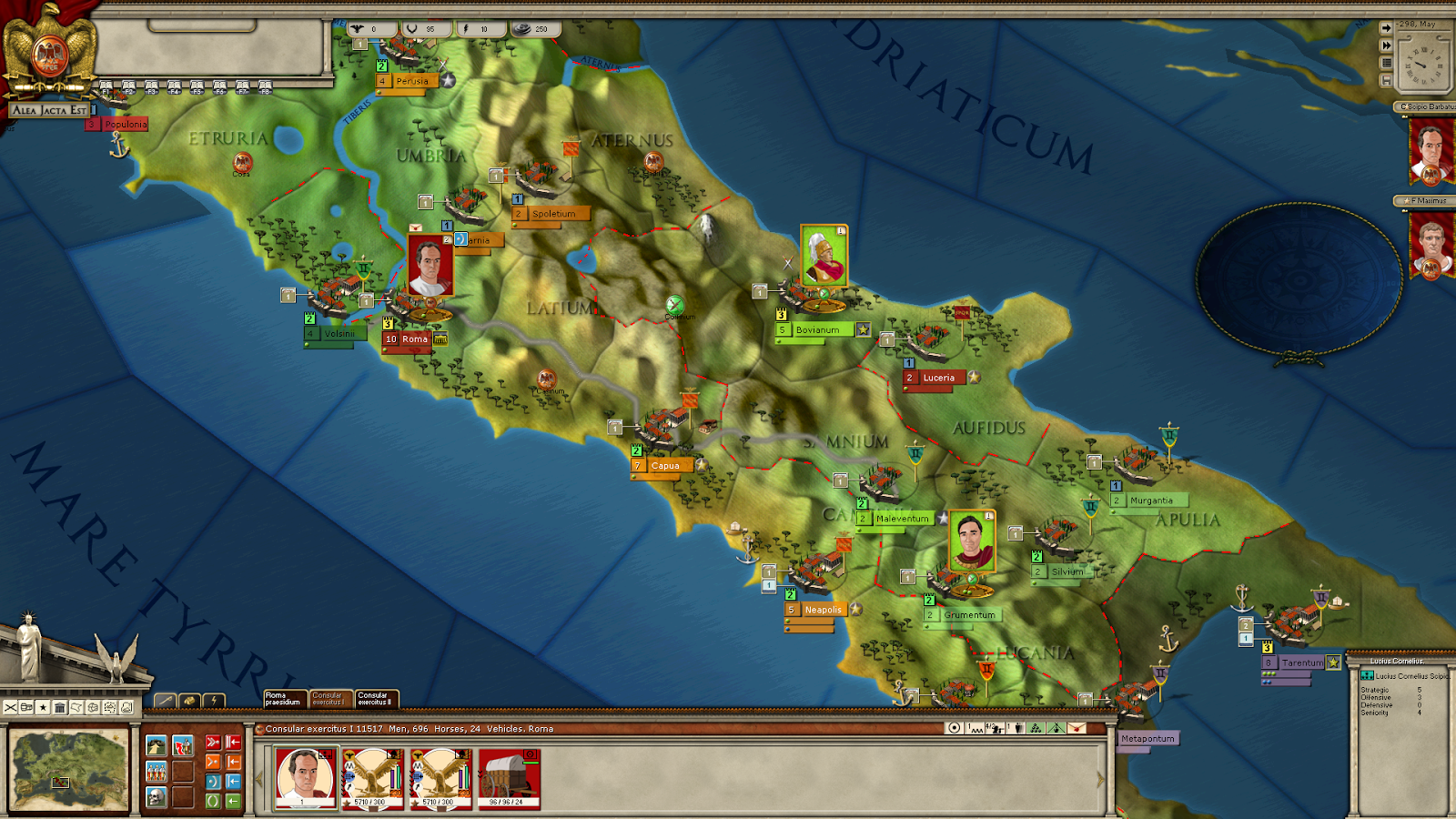Viewport: 1456px width, 819px height.
Task: Select the backpack supply icon above the unit tabs
Action: 190,701
